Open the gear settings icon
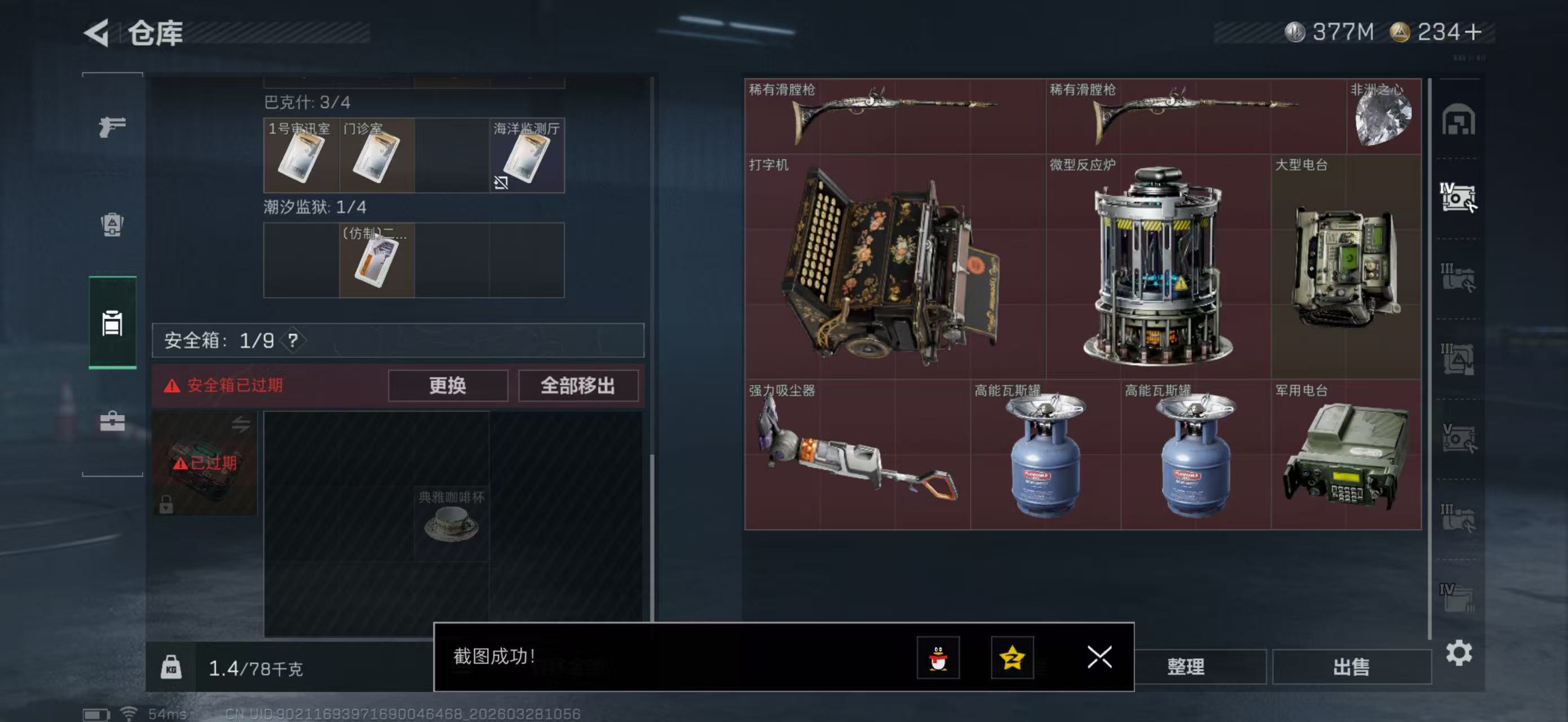 1459,653
